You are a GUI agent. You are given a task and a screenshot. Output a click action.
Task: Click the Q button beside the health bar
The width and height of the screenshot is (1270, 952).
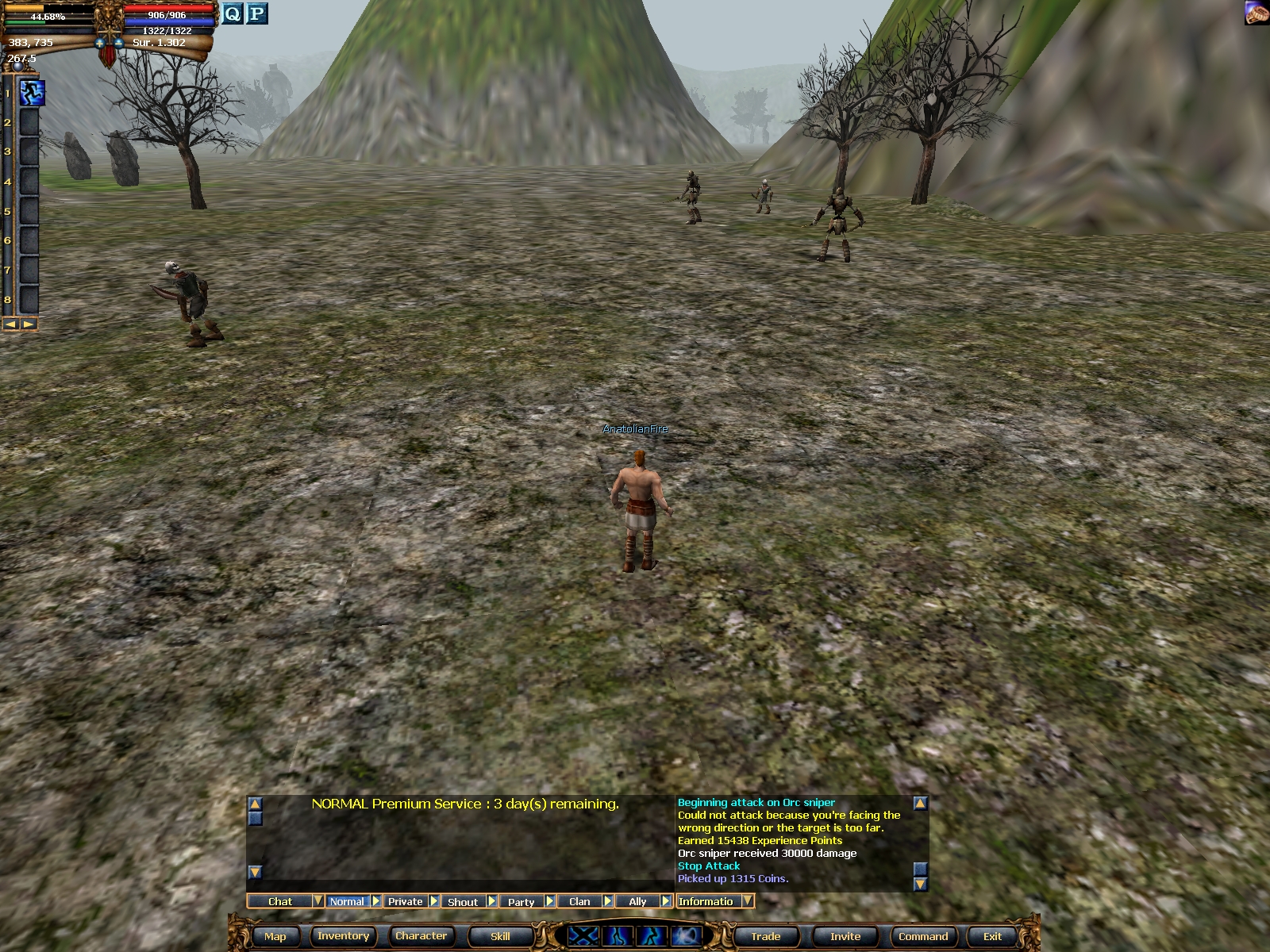[232, 13]
